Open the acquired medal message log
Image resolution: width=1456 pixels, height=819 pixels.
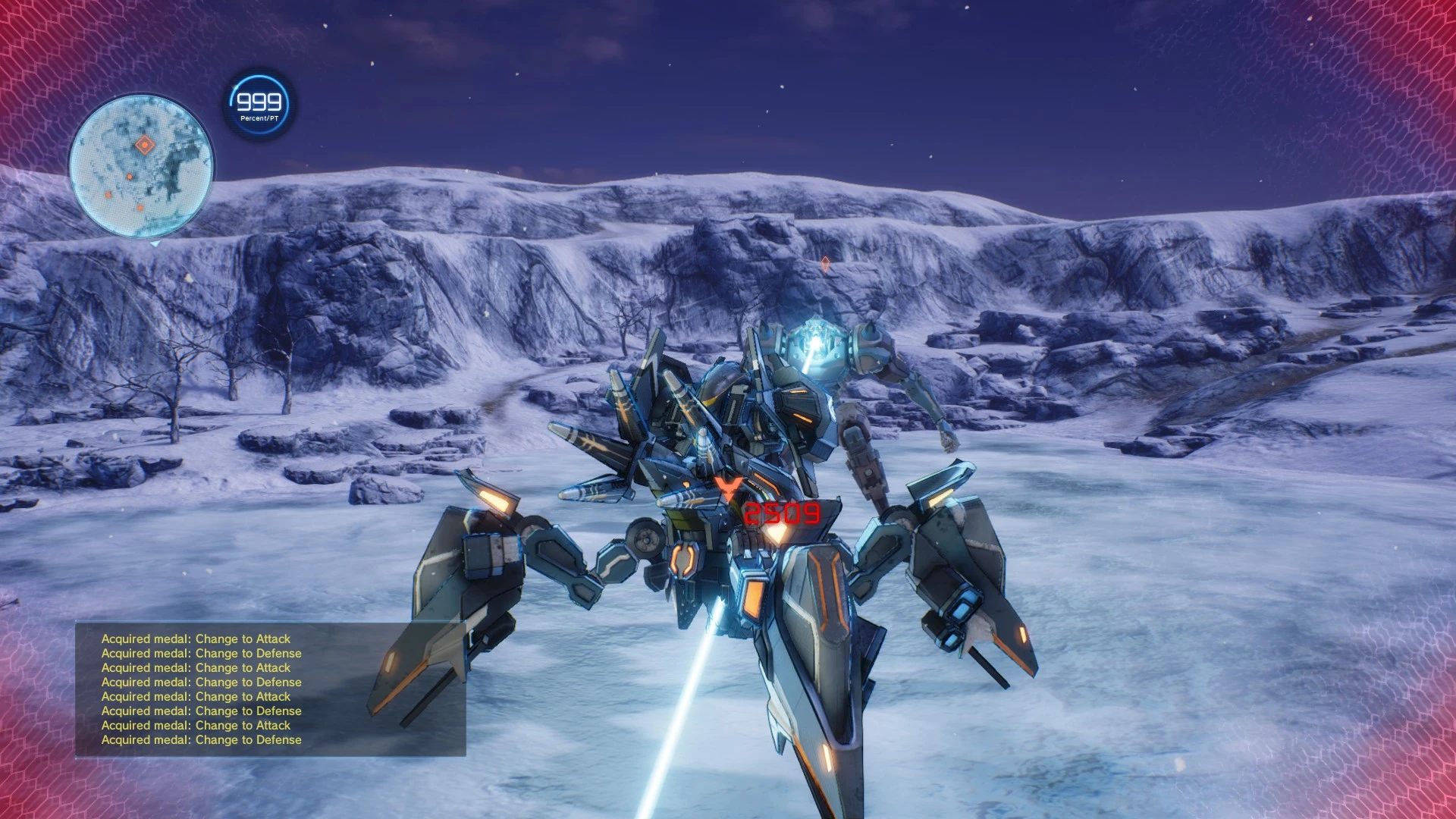tap(270, 689)
